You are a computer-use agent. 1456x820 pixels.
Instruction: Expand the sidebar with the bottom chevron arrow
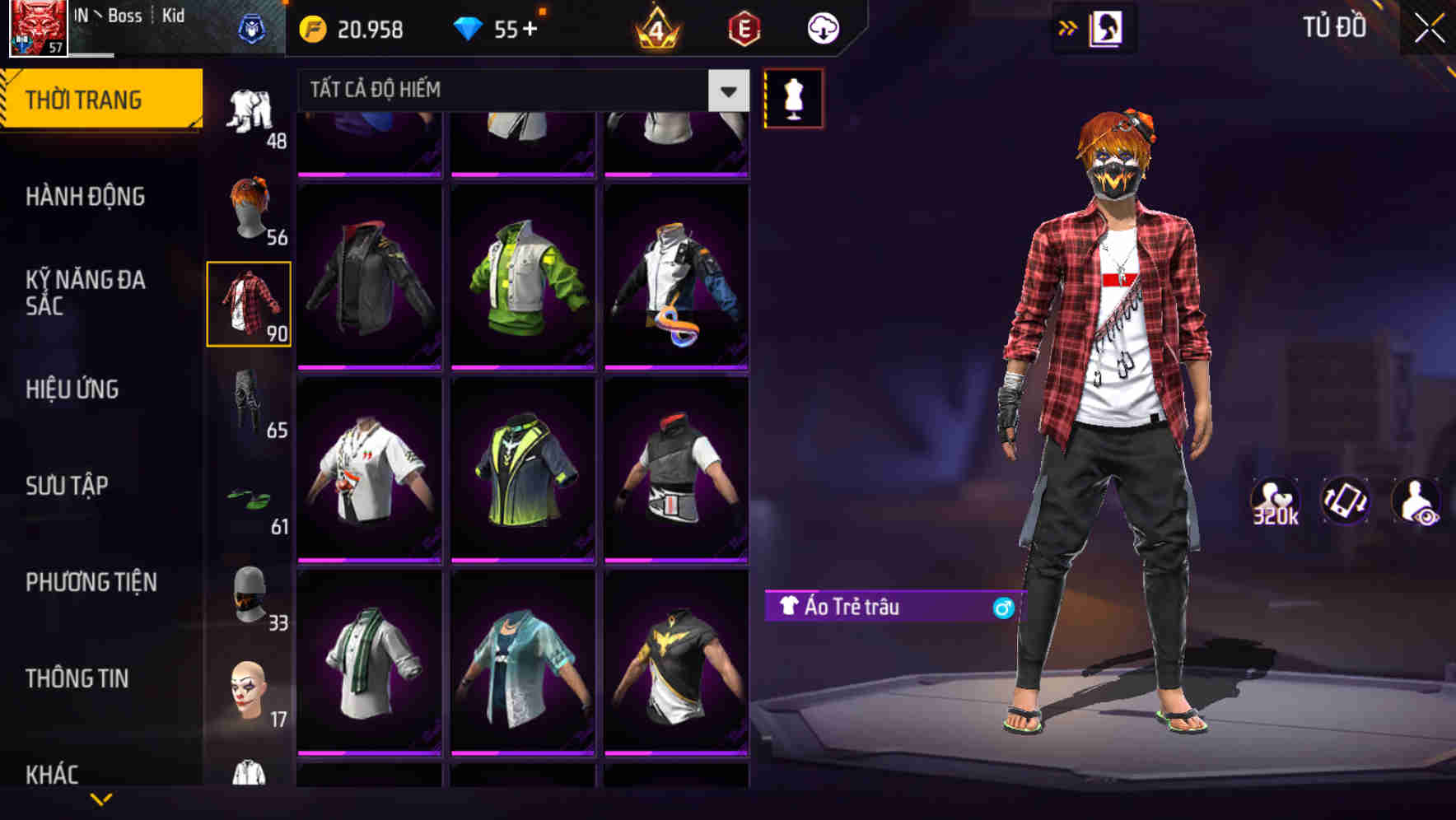[102, 800]
